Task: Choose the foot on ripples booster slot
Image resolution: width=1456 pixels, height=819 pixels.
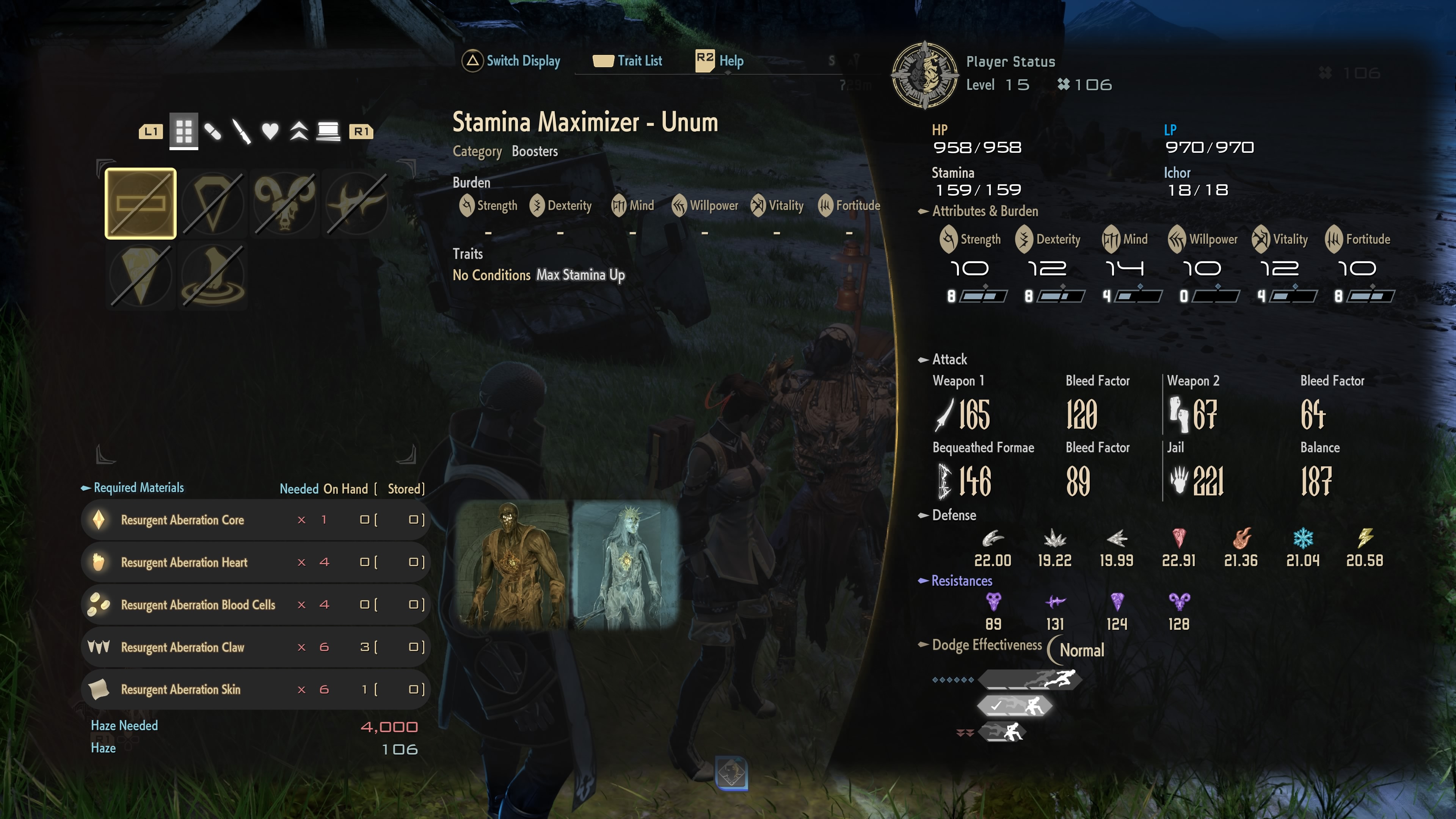Action: [213, 276]
